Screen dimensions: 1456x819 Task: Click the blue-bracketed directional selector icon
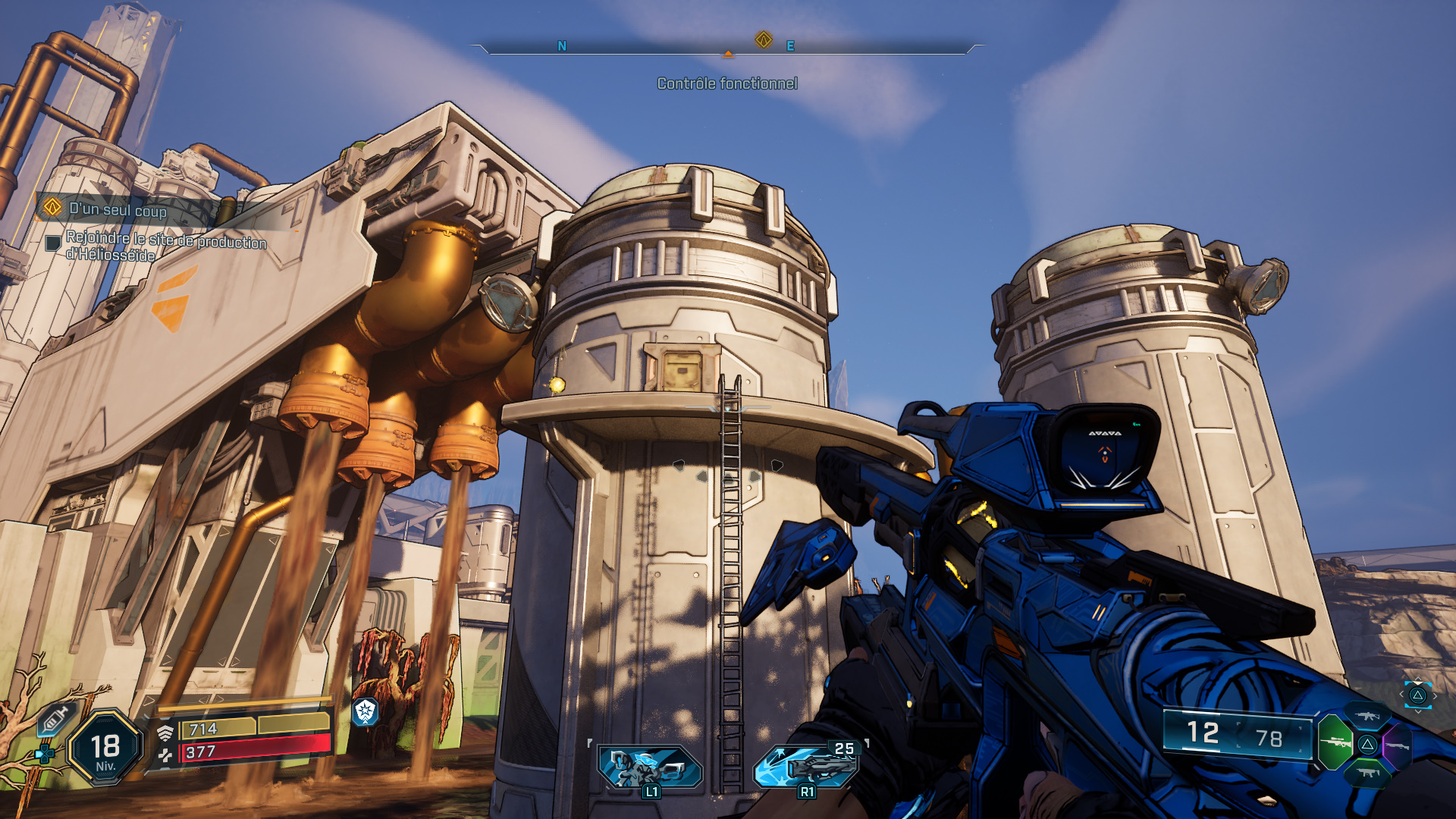(1417, 695)
